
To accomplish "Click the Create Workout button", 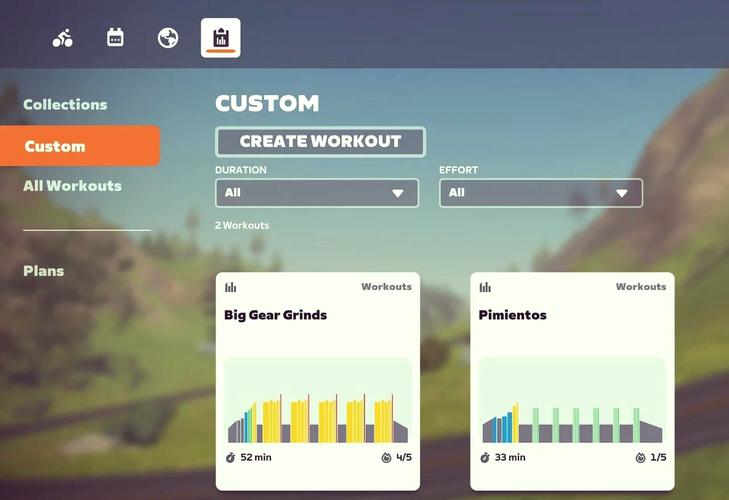I will [x=320, y=142].
